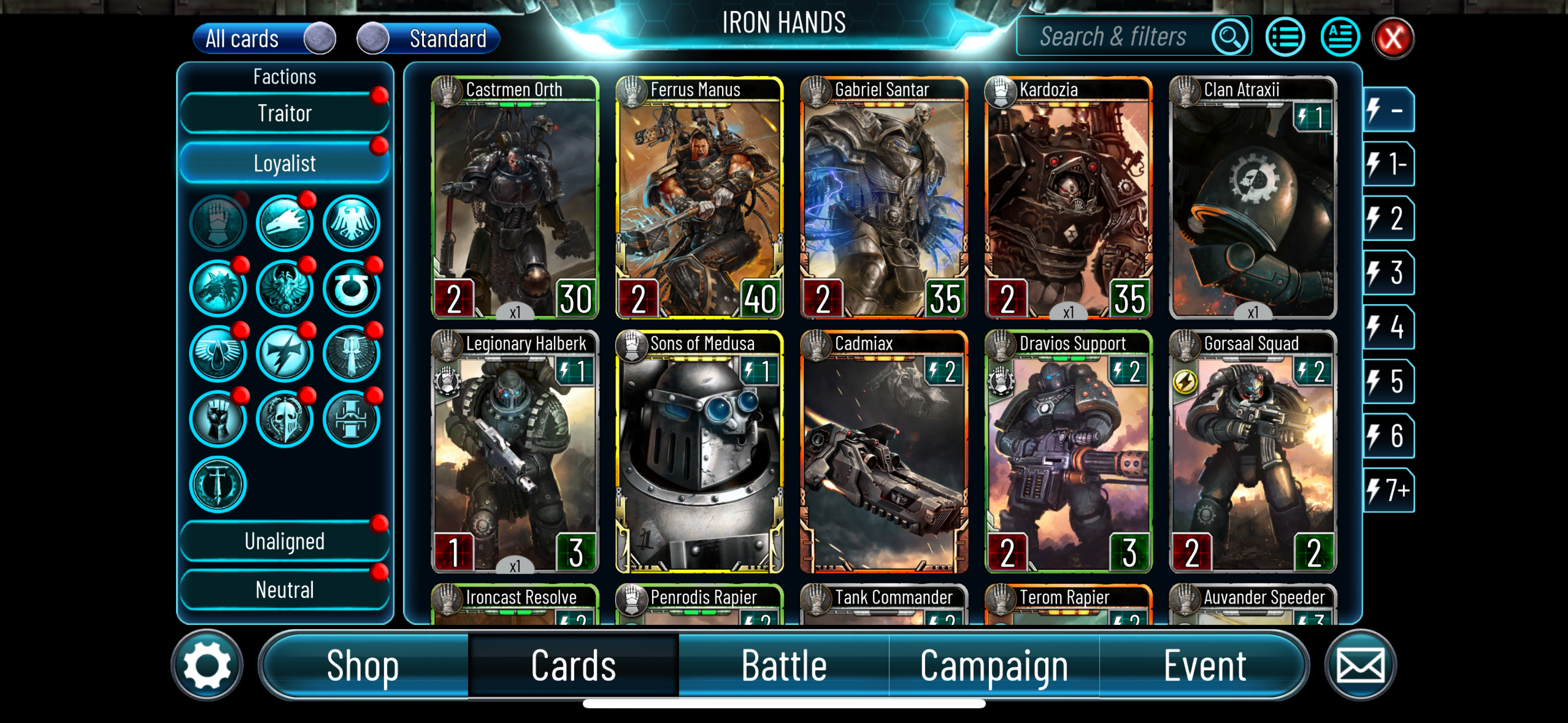Close the card collection with red X

coord(1392,38)
